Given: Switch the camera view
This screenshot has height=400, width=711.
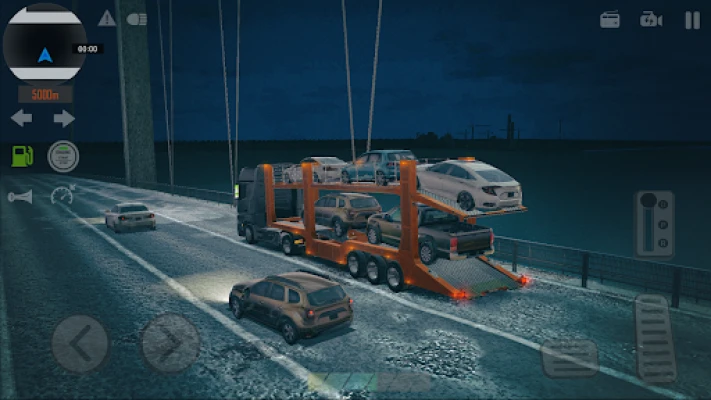Looking at the screenshot, I should (651, 19).
